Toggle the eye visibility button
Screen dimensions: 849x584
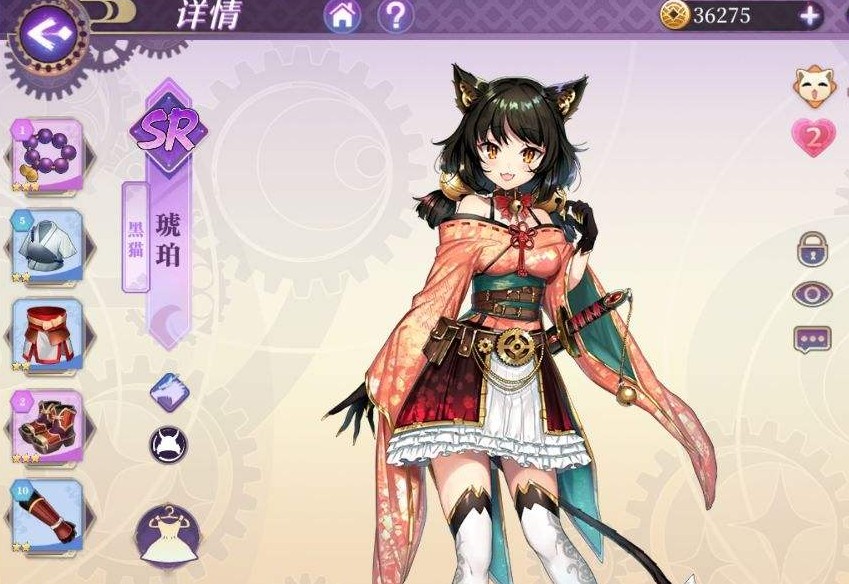812,294
